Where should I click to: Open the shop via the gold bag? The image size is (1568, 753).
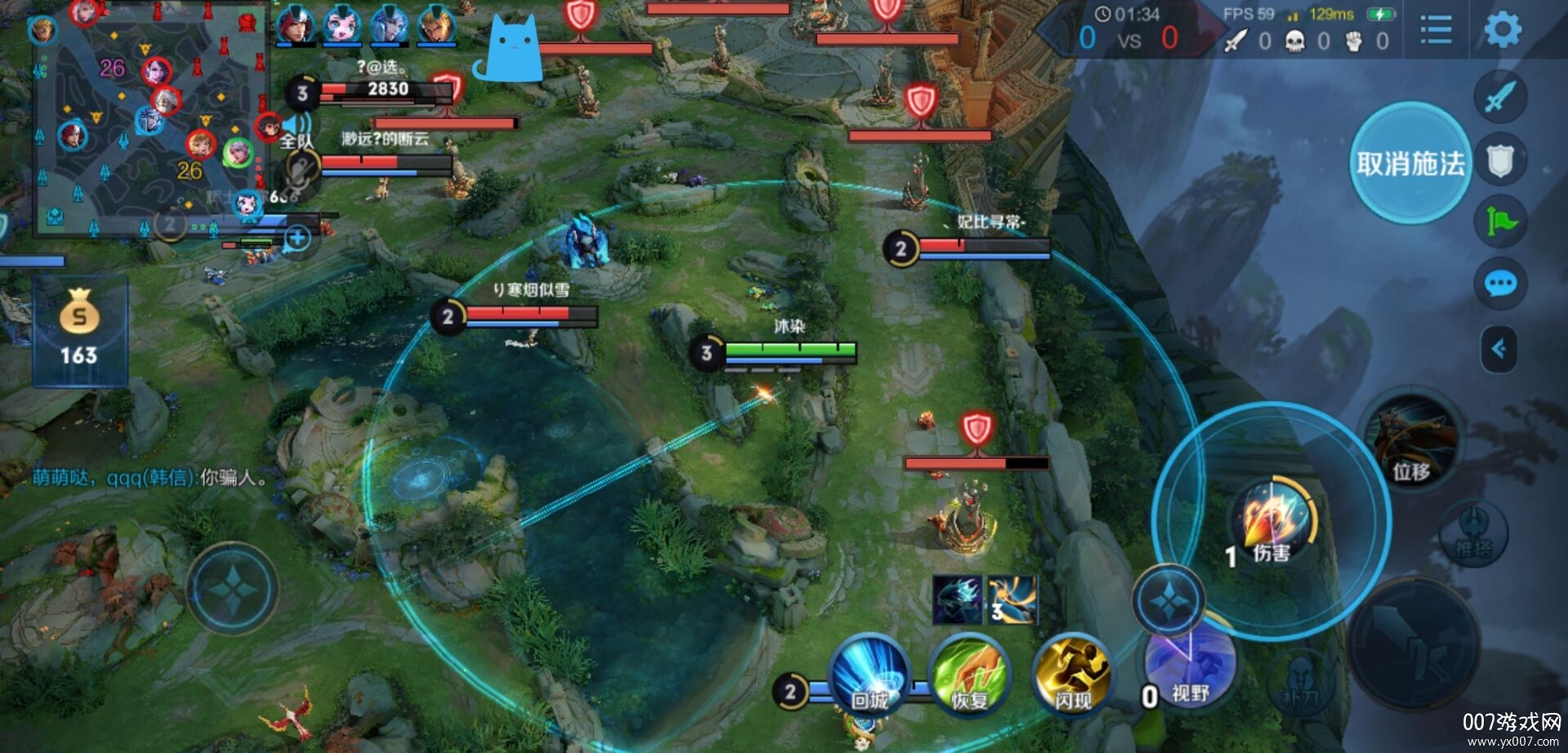pos(79,328)
